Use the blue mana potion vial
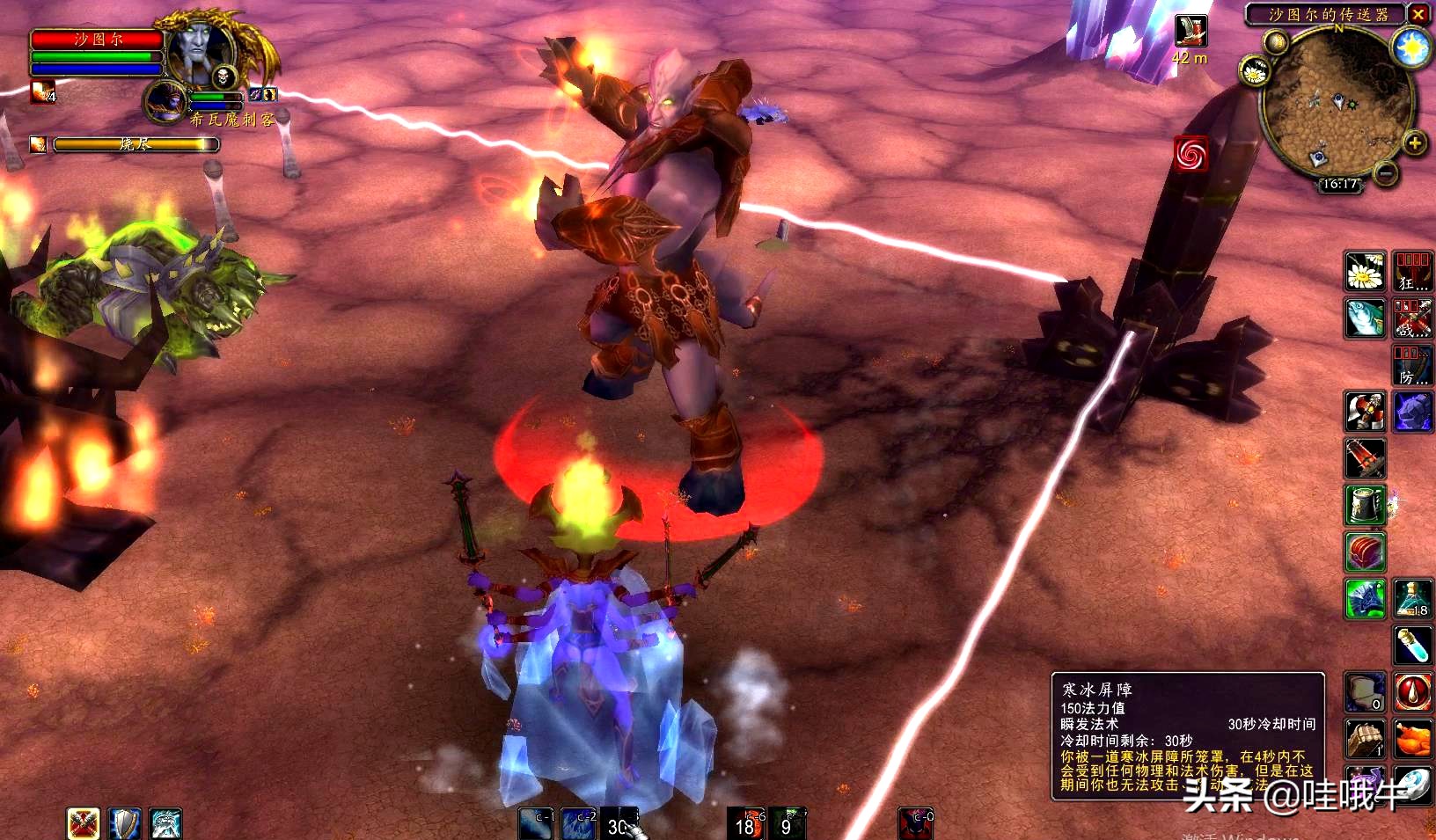The width and height of the screenshot is (1436, 840). [x=1412, y=645]
